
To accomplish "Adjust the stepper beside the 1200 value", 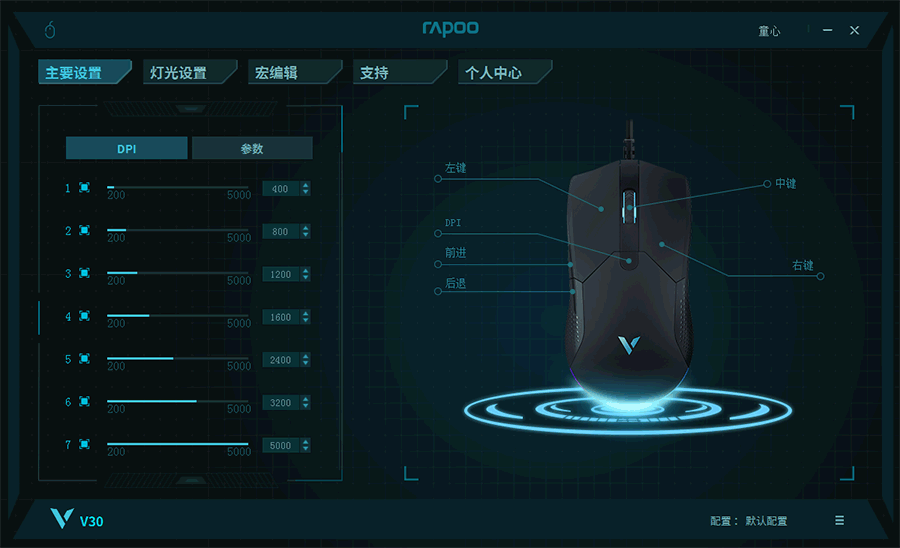I will (x=305, y=274).
